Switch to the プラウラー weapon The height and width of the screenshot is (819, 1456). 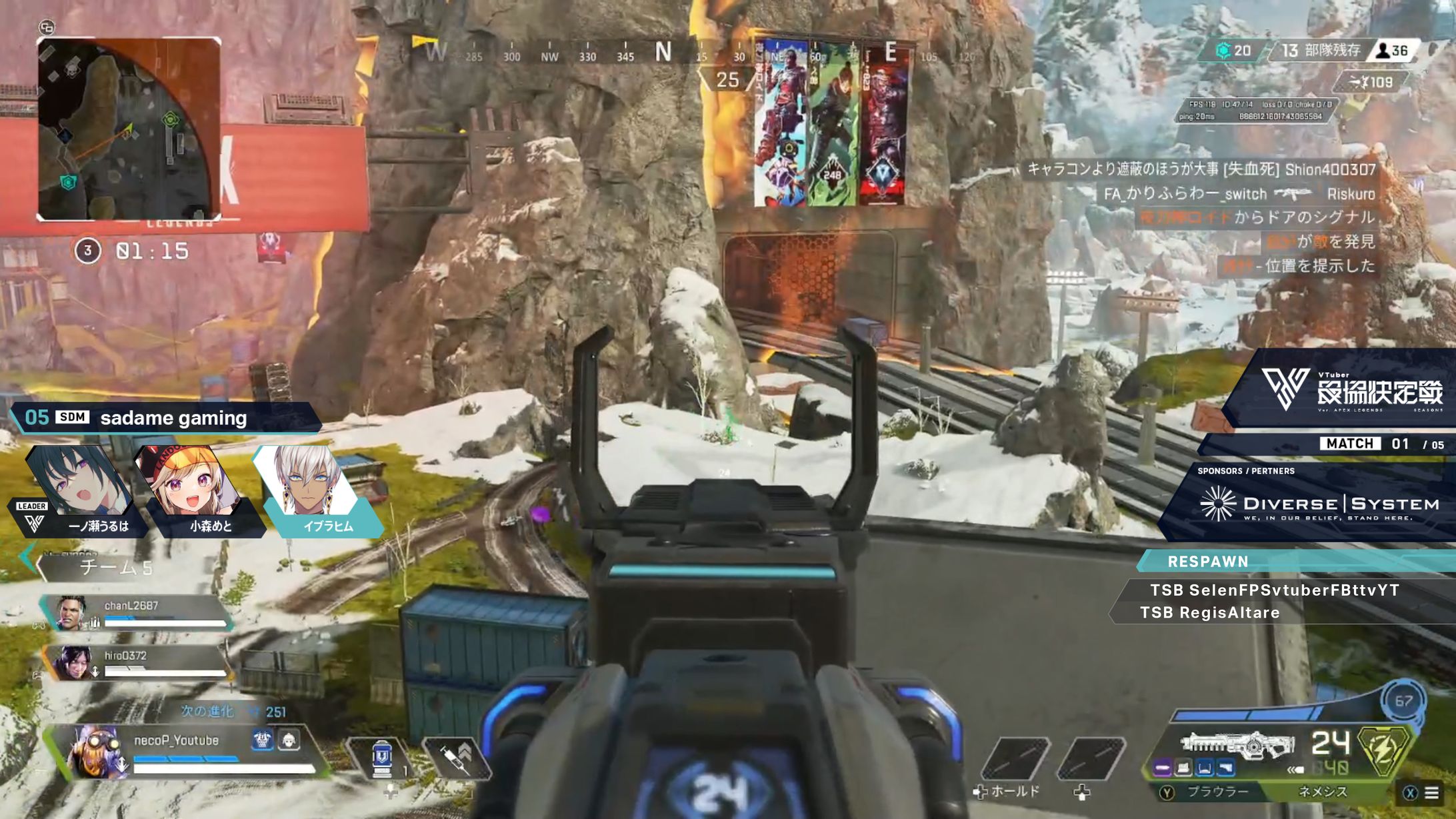[1217, 792]
